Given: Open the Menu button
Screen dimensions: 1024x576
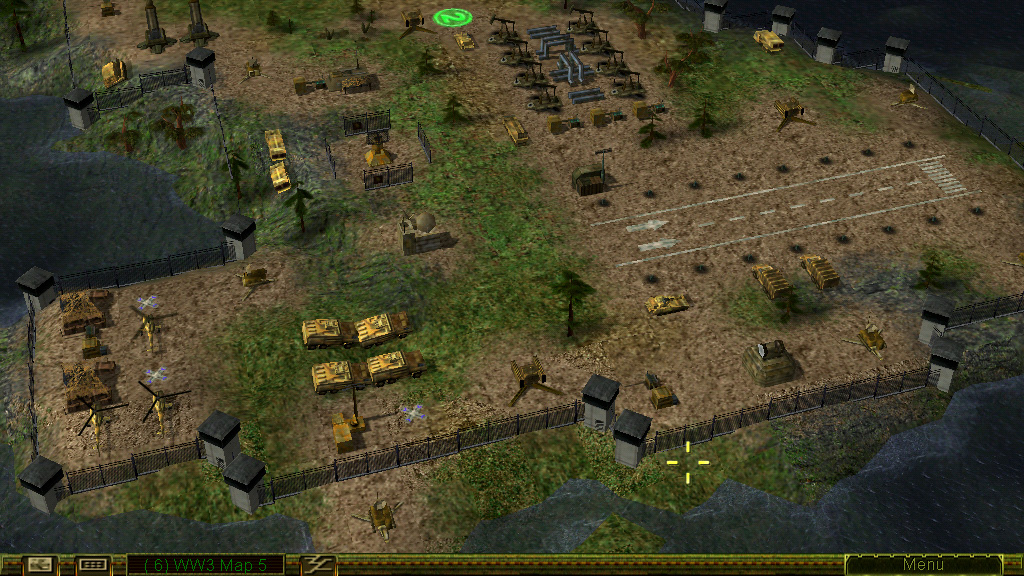Looking at the screenshot, I should coord(922,565).
